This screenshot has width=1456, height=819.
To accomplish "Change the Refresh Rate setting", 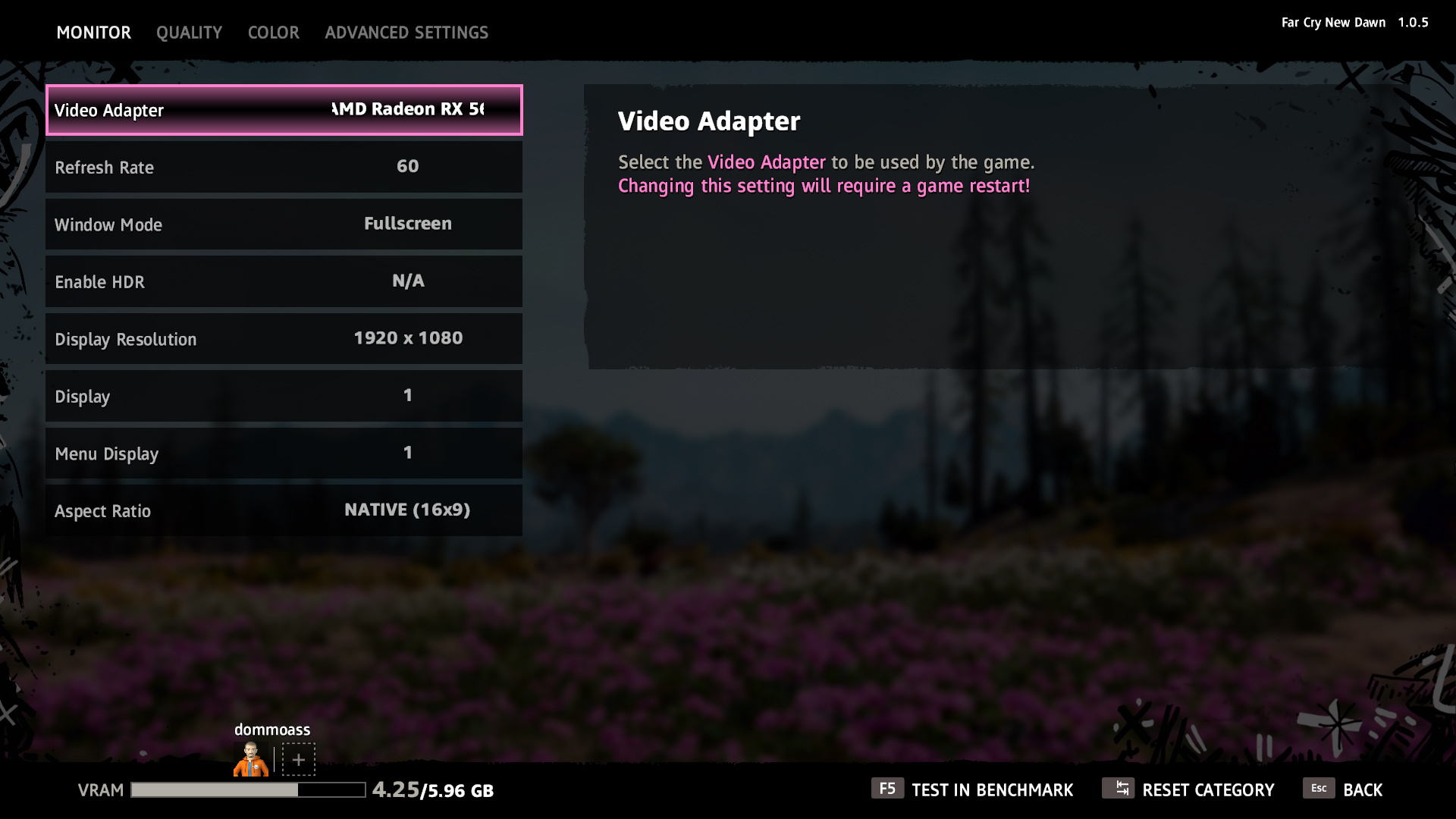I will (x=284, y=167).
